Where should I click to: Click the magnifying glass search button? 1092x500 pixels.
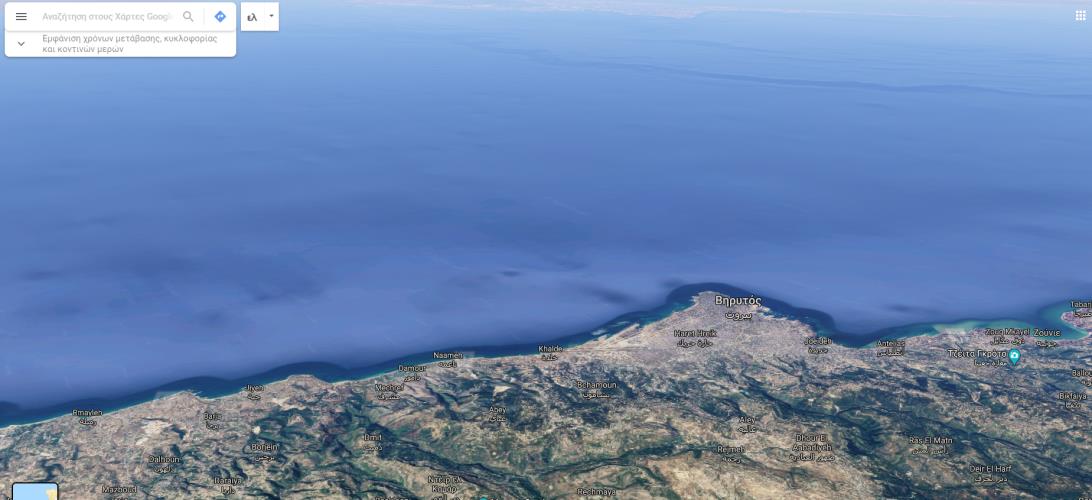[188, 17]
